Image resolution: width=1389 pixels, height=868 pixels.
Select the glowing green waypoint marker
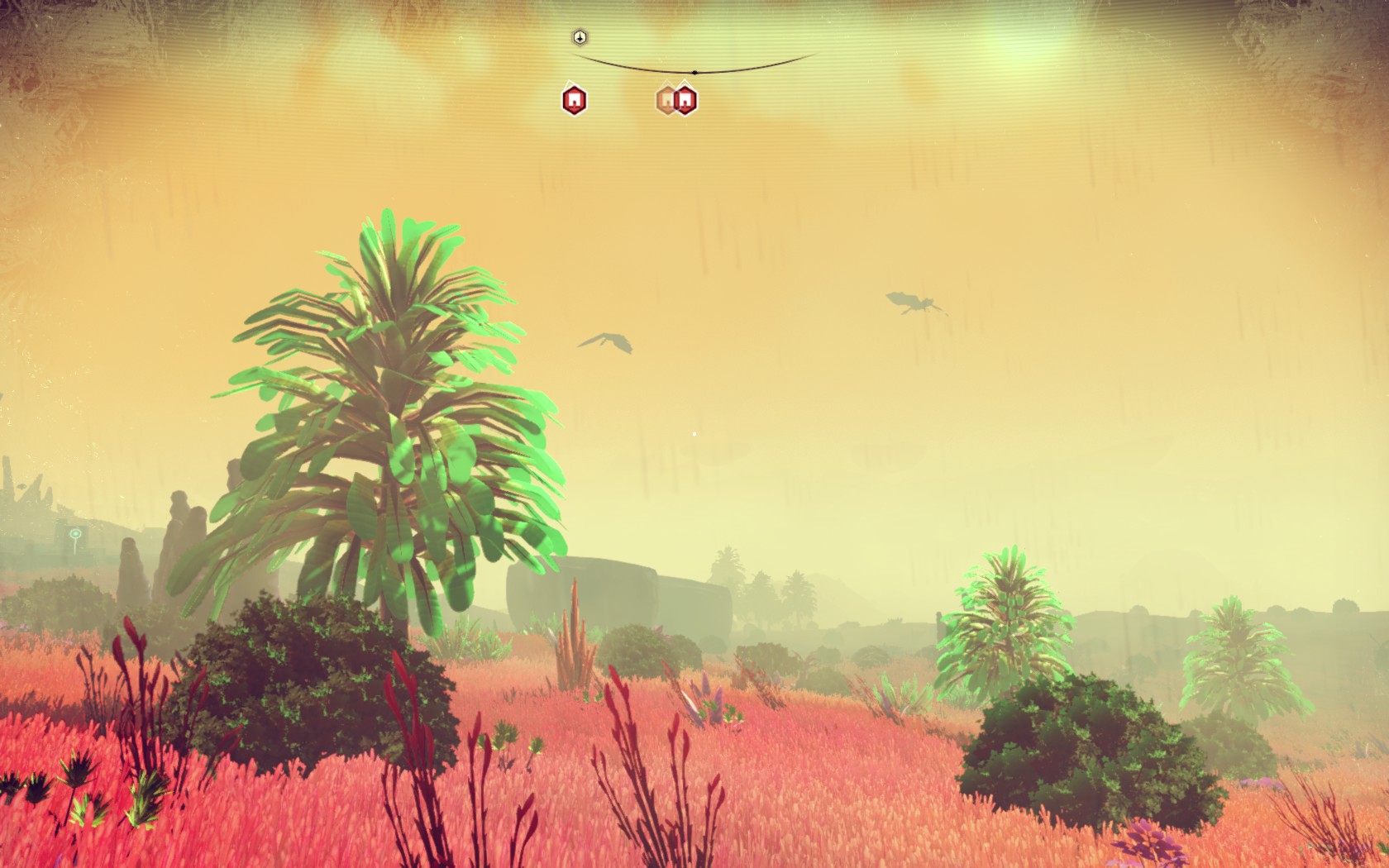pyautogui.click(x=75, y=534)
